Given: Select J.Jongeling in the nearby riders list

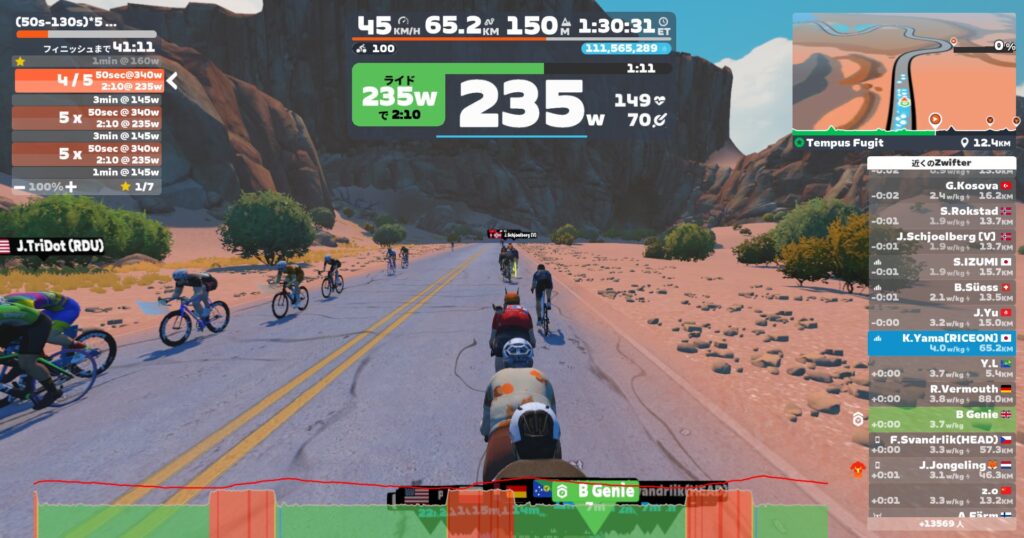Looking at the screenshot, I should point(940,470).
